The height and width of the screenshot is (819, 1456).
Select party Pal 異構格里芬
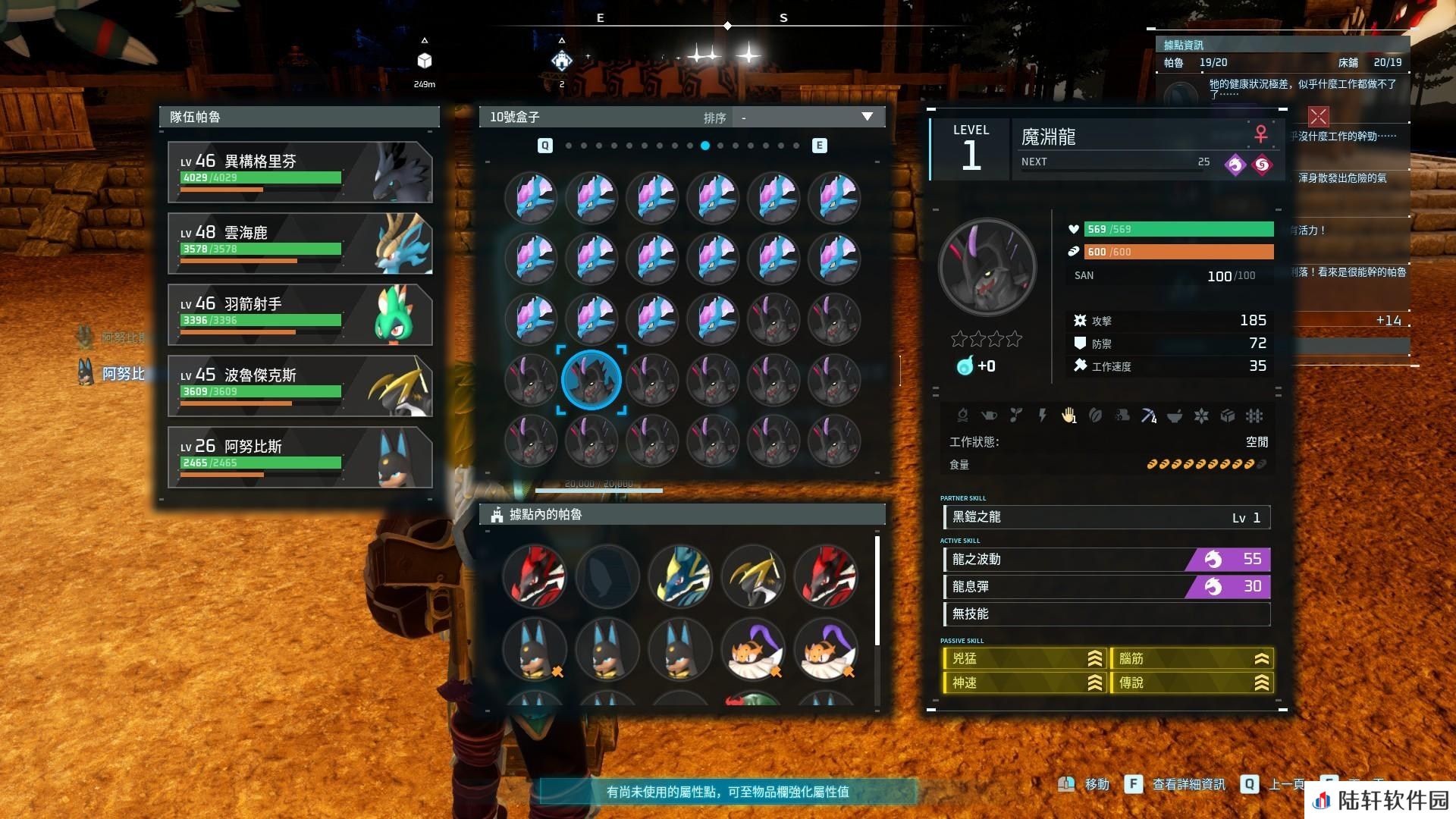[x=300, y=172]
